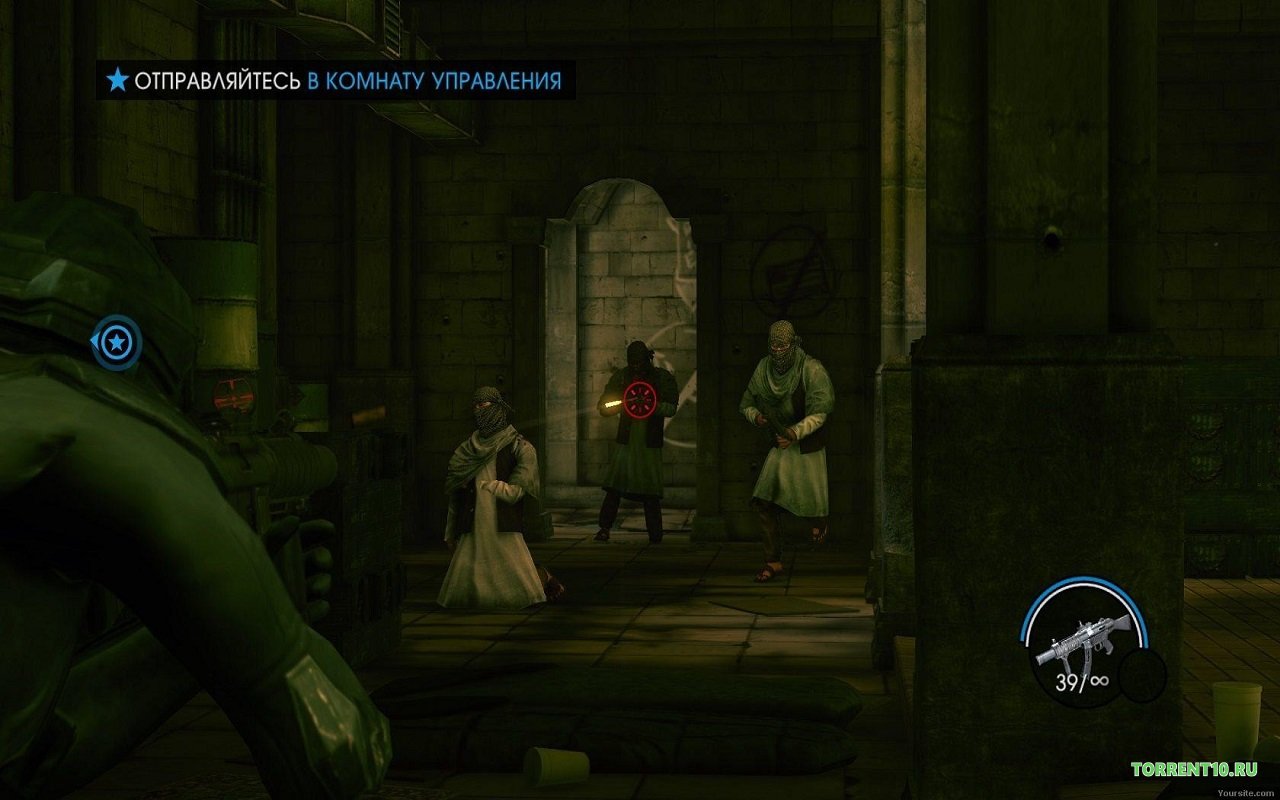Click the empty grenade slot circle
Screen dimensions: 1280x800
pos(1142,675)
